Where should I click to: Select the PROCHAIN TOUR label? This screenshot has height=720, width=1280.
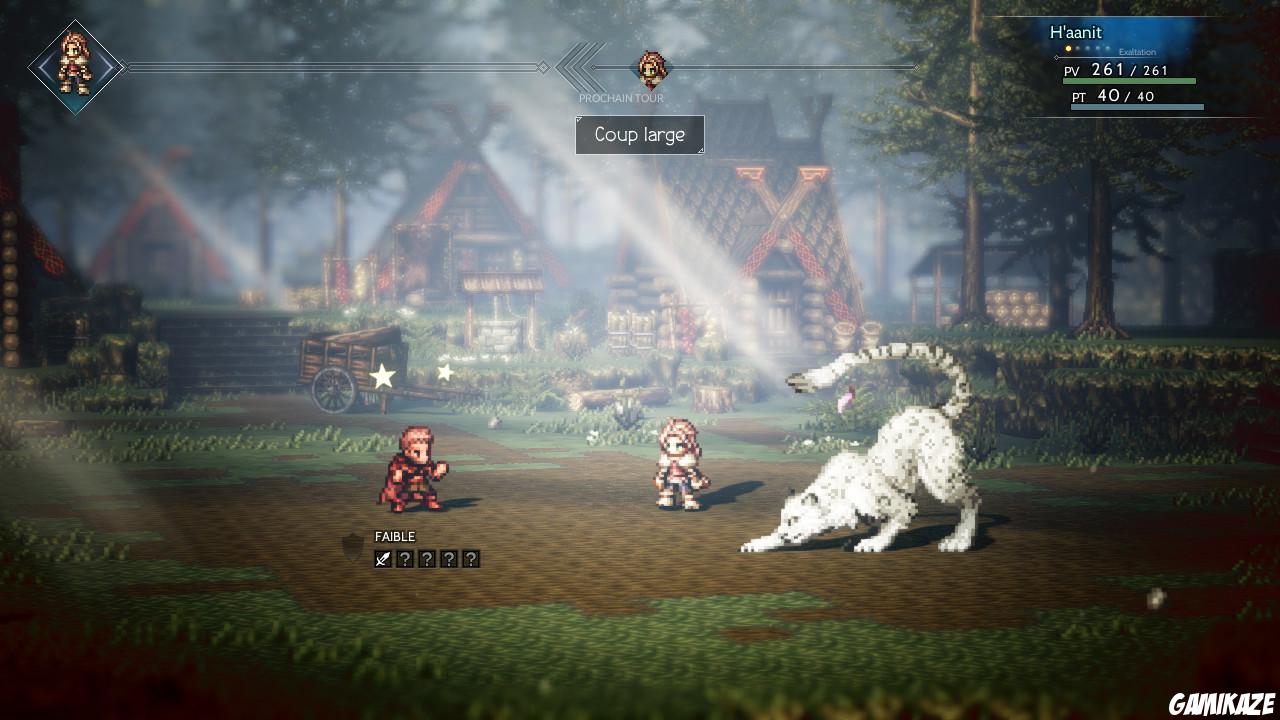[621, 98]
